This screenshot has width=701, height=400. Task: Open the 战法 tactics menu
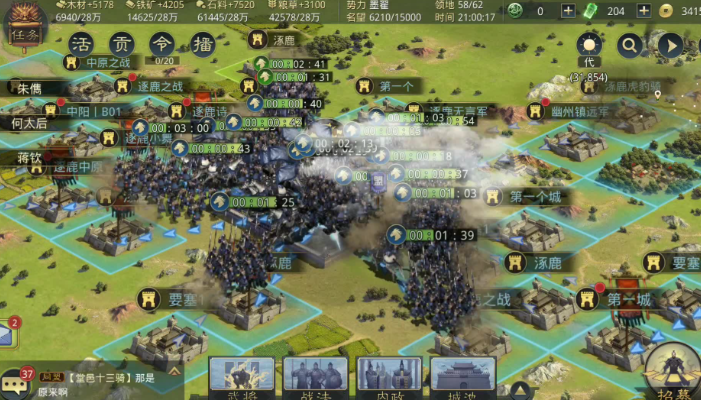coord(315,377)
